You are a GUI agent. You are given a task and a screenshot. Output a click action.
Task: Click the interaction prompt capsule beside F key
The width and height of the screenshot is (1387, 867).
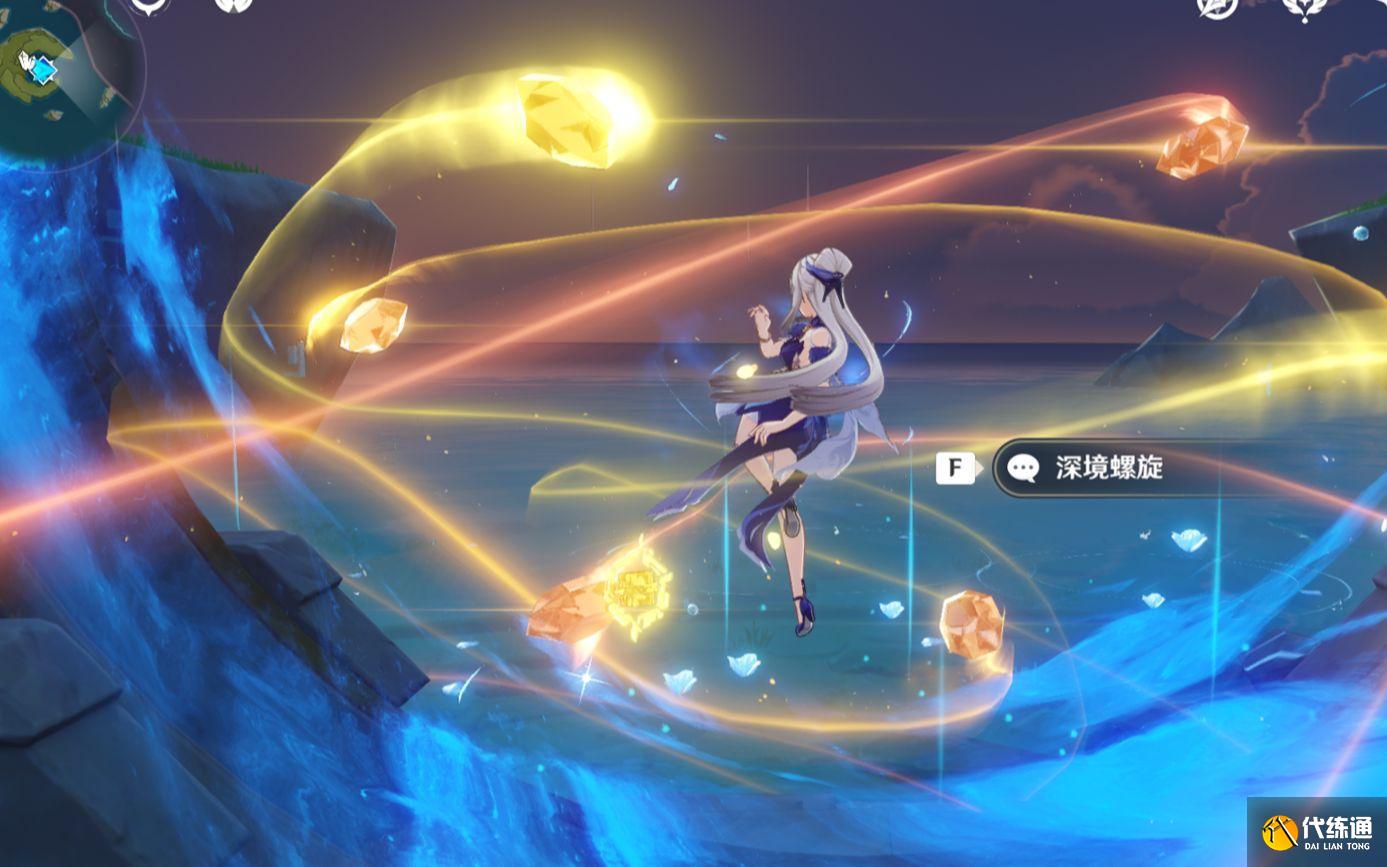tap(1090, 467)
